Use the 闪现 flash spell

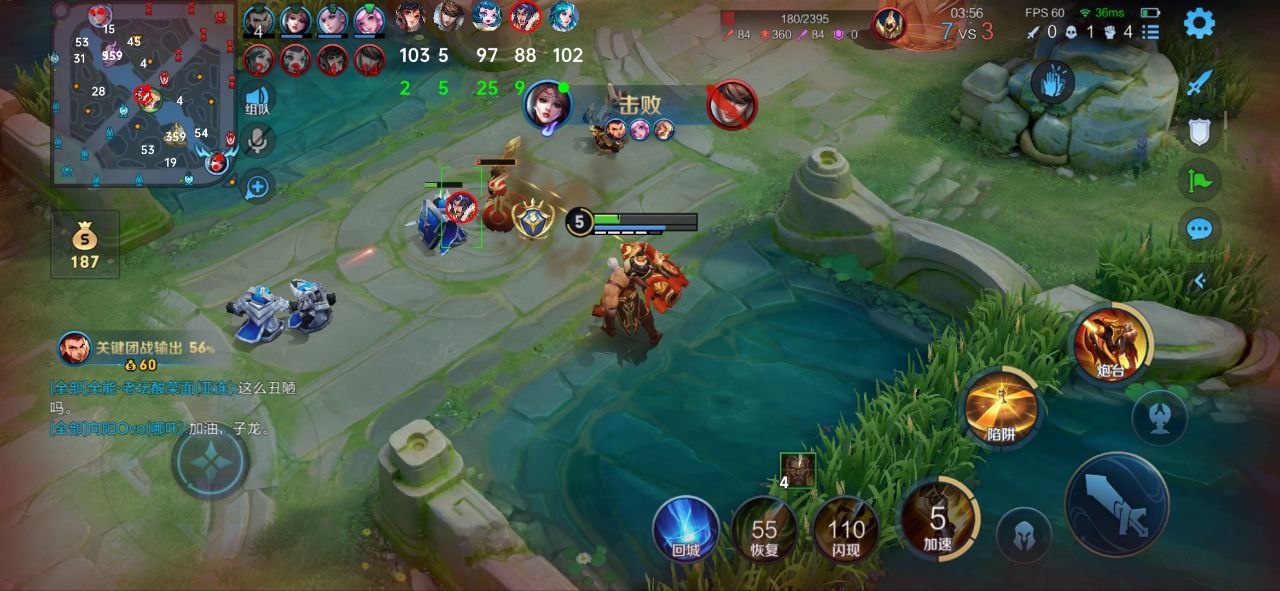click(x=846, y=530)
